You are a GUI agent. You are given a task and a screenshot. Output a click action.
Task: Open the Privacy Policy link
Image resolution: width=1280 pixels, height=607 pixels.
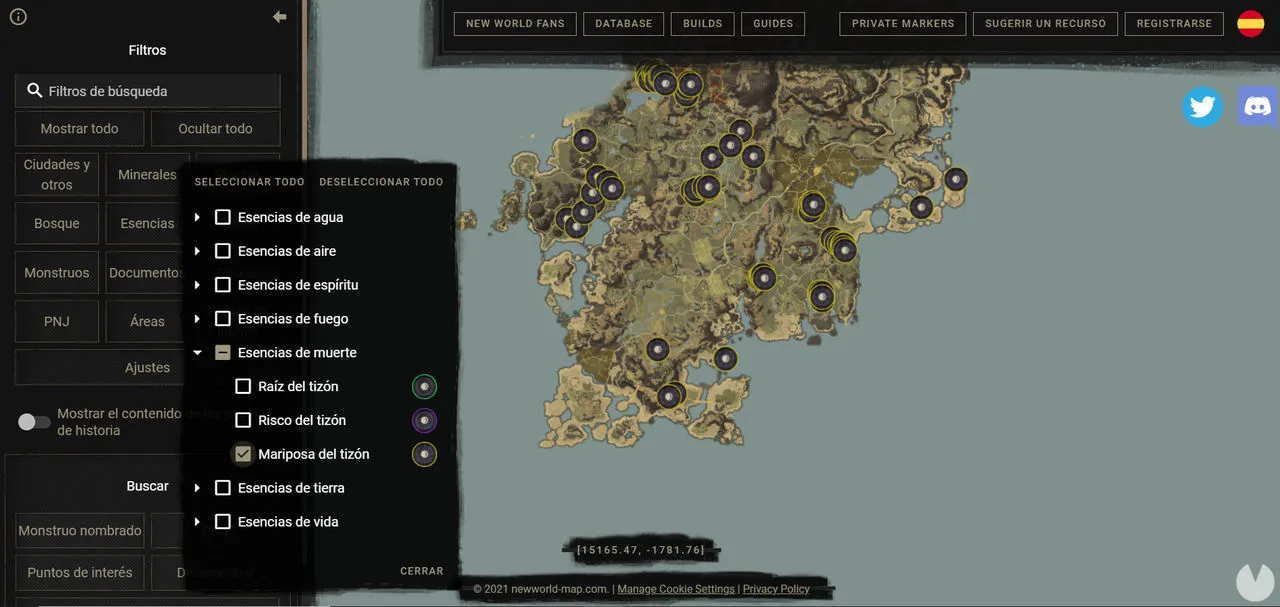click(x=776, y=589)
